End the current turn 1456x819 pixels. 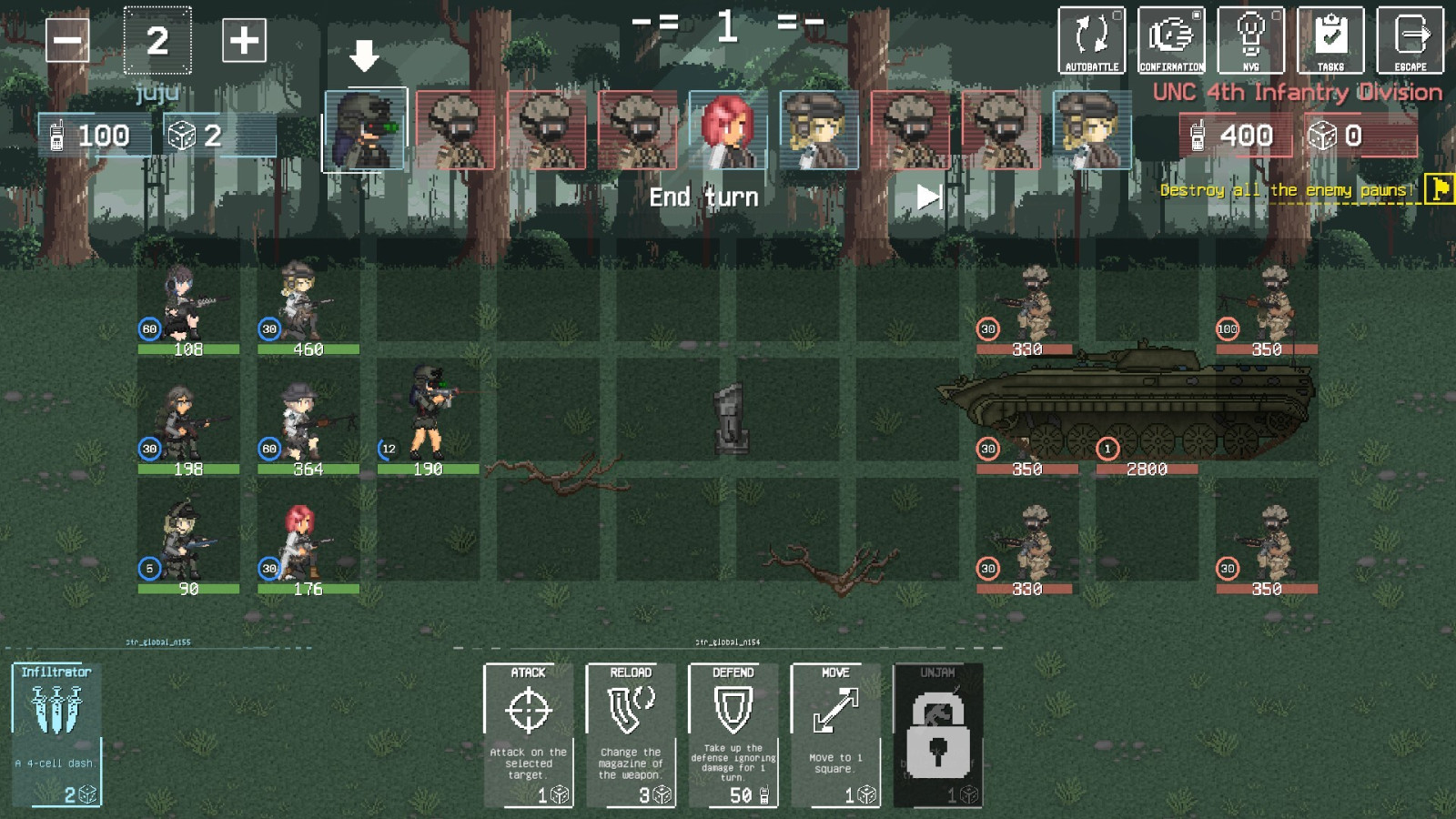click(x=703, y=197)
